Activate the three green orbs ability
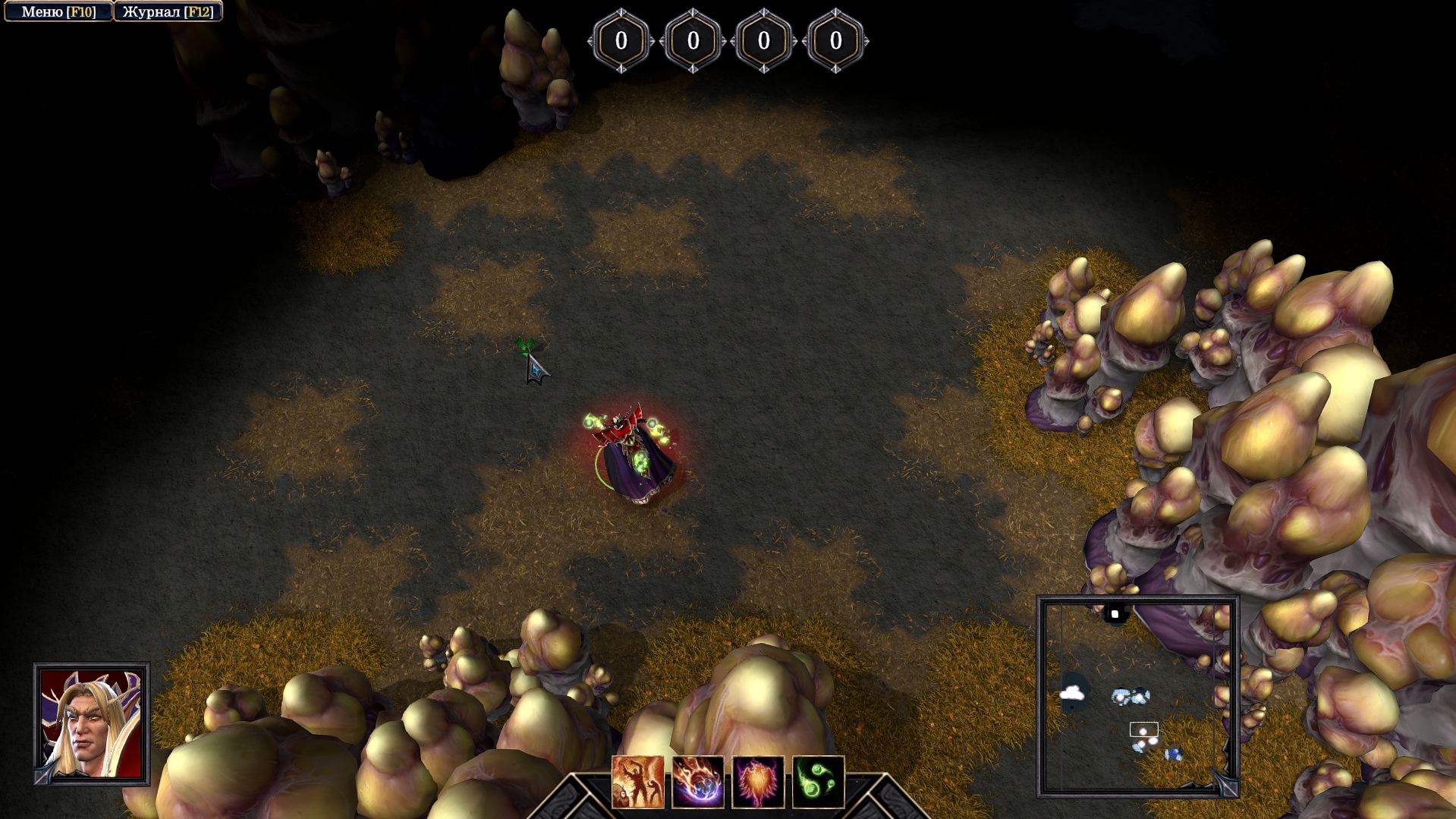Image resolution: width=1456 pixels, height=819 pixels. pos(818,781)
